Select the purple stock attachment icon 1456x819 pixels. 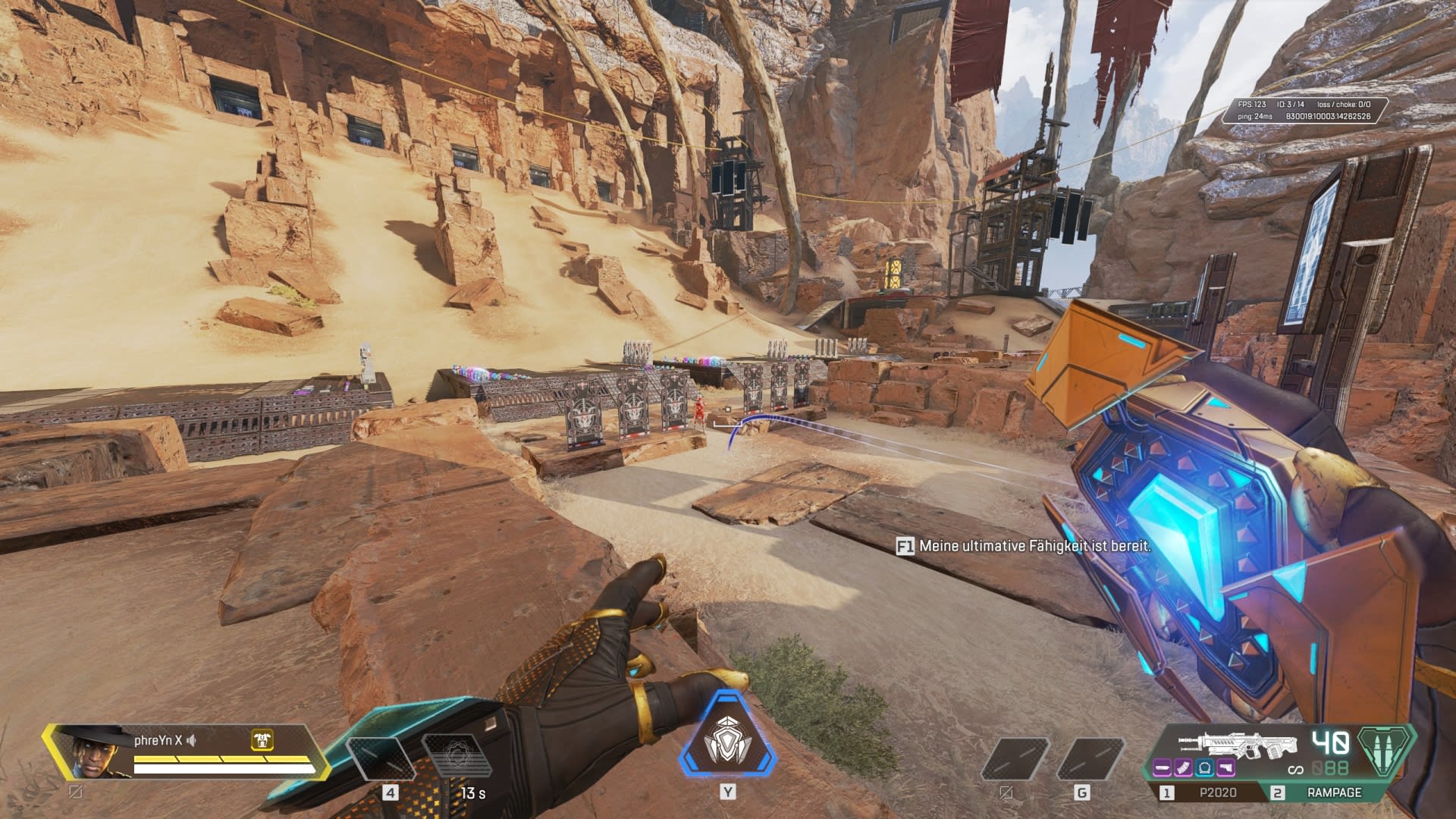pyautogui.click(x=1226, y=768)
